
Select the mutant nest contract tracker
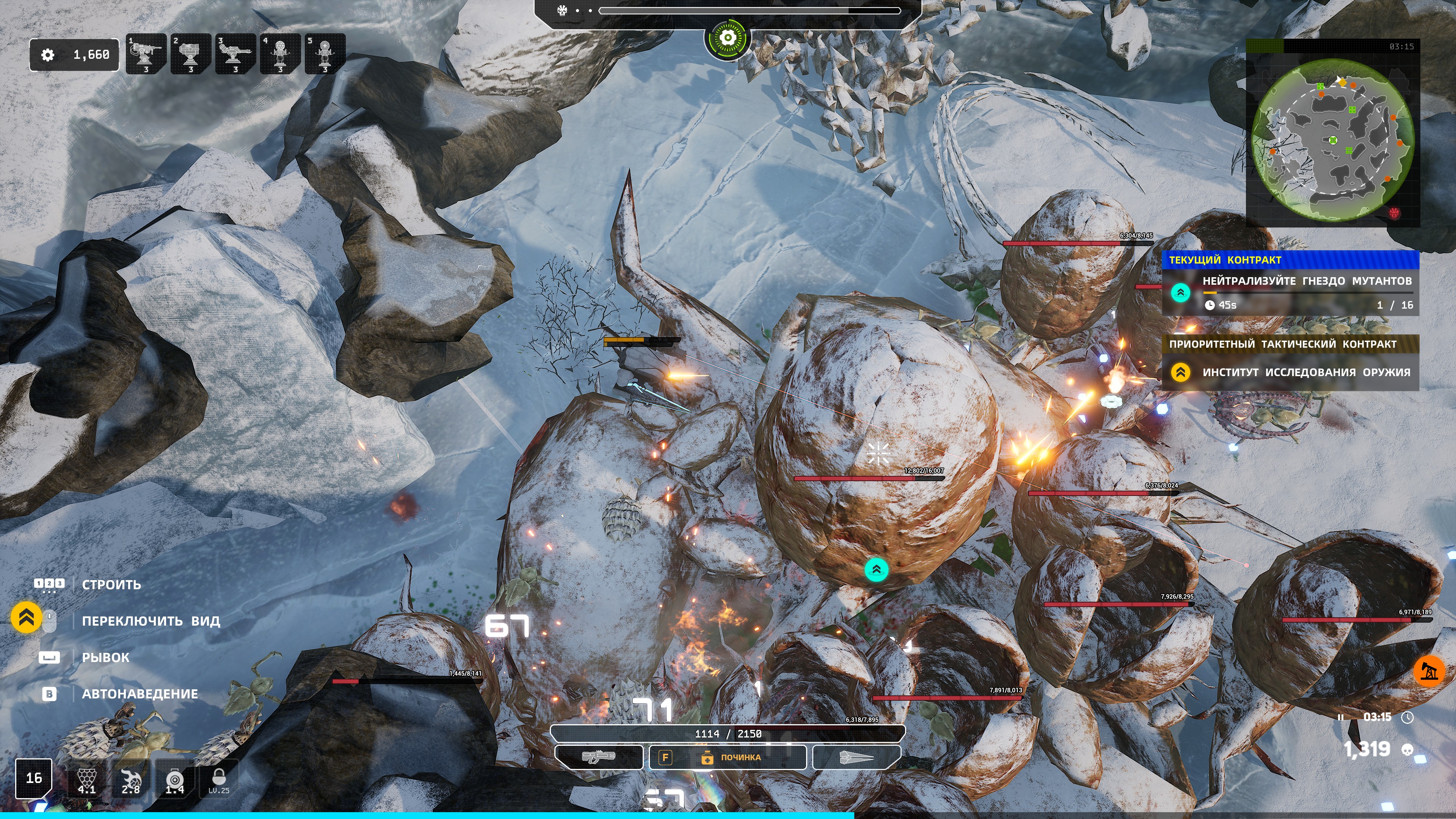tap(1290, 292)
